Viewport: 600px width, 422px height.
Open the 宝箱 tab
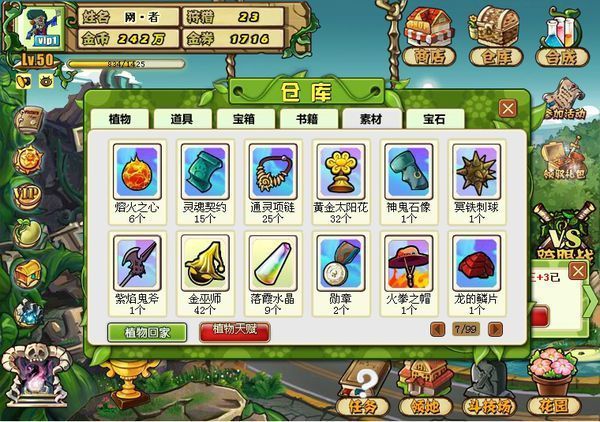click(x=244, y=118)
